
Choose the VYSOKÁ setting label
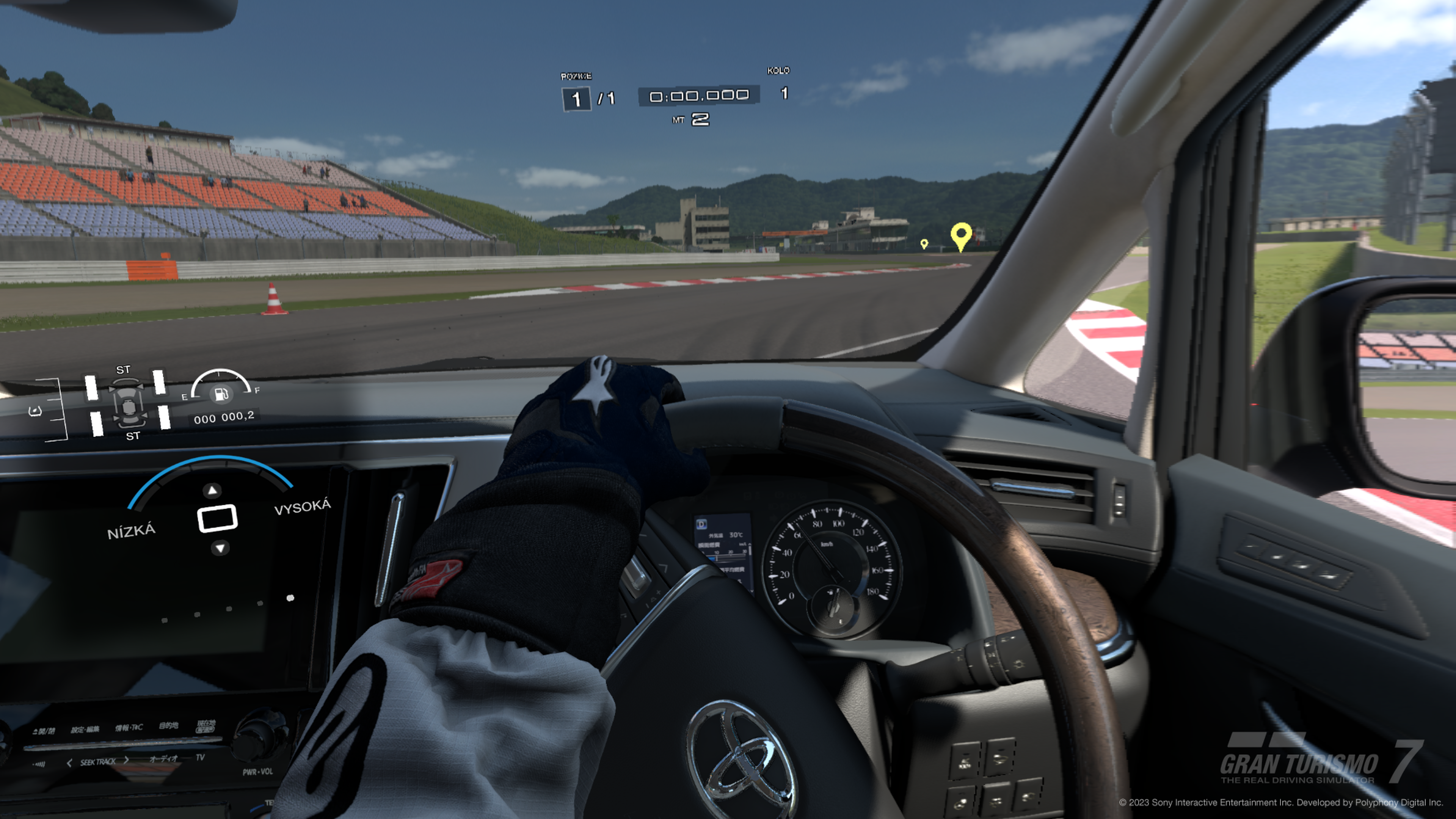point(303,507)
